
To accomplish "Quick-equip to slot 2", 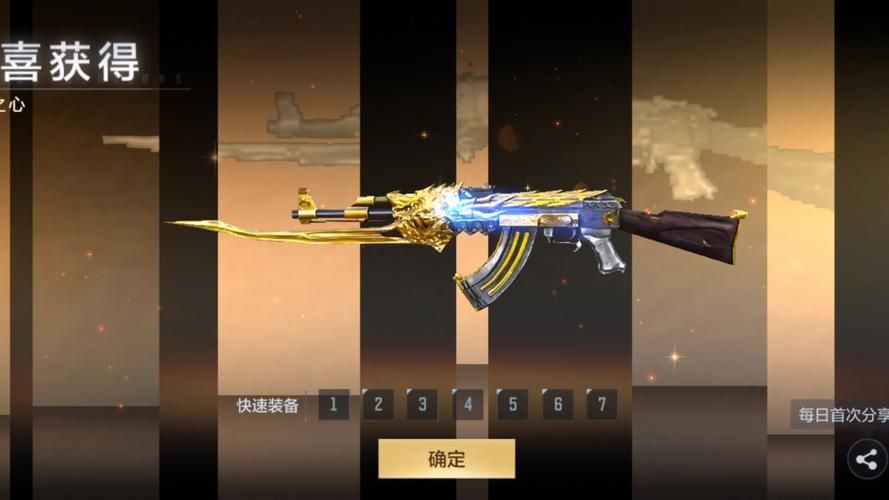I will point(378,405).
